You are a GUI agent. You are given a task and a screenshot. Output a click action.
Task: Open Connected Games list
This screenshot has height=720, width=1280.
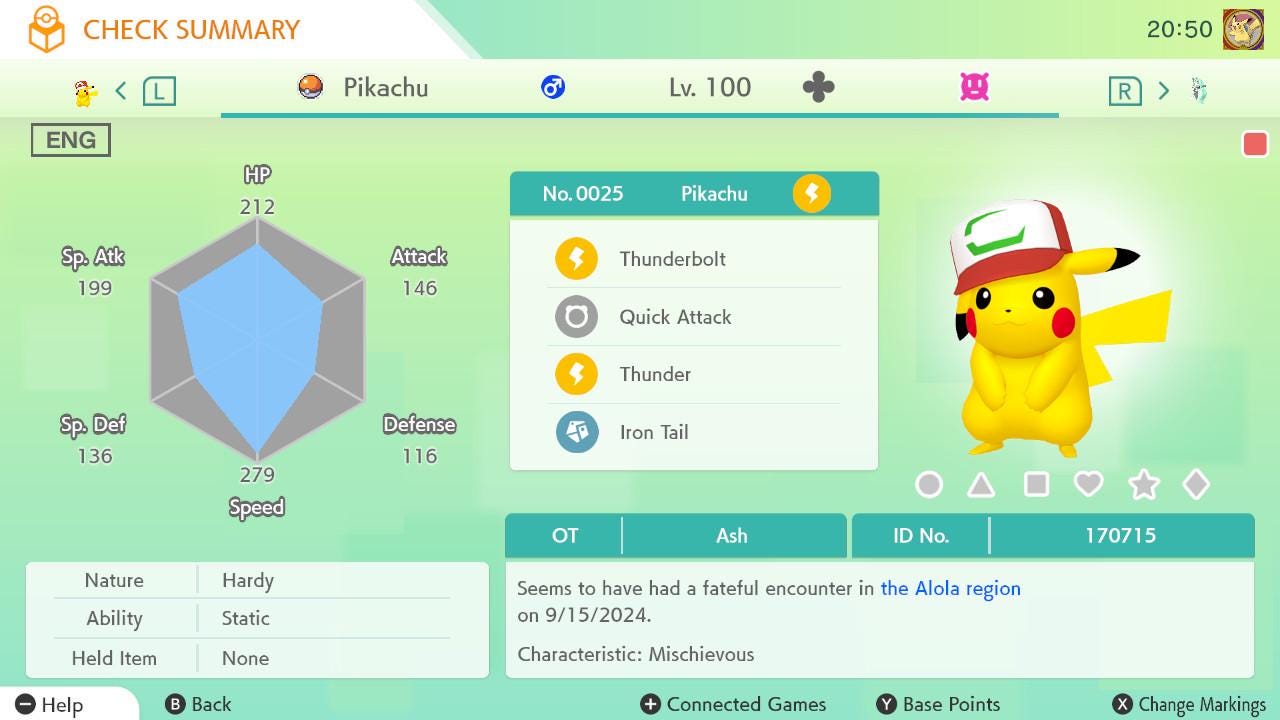pos(733,704)
